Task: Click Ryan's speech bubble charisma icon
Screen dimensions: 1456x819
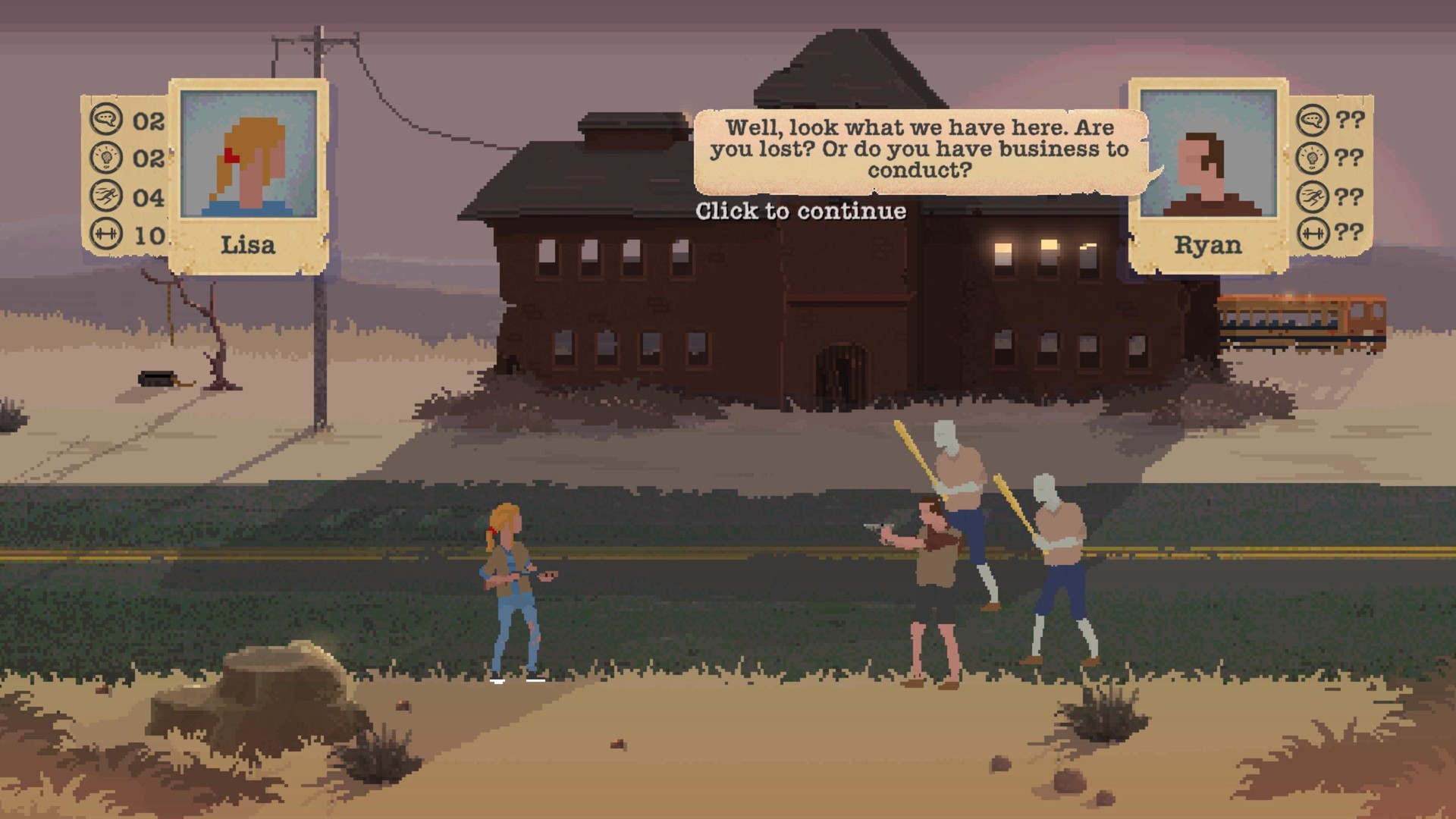Action: 1311,119
